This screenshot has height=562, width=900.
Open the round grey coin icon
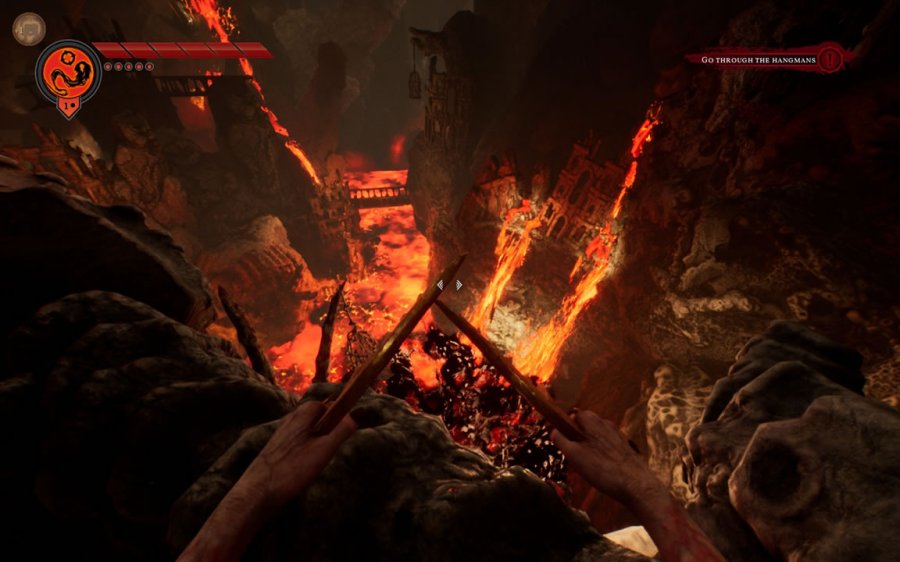tap(29, 28)
